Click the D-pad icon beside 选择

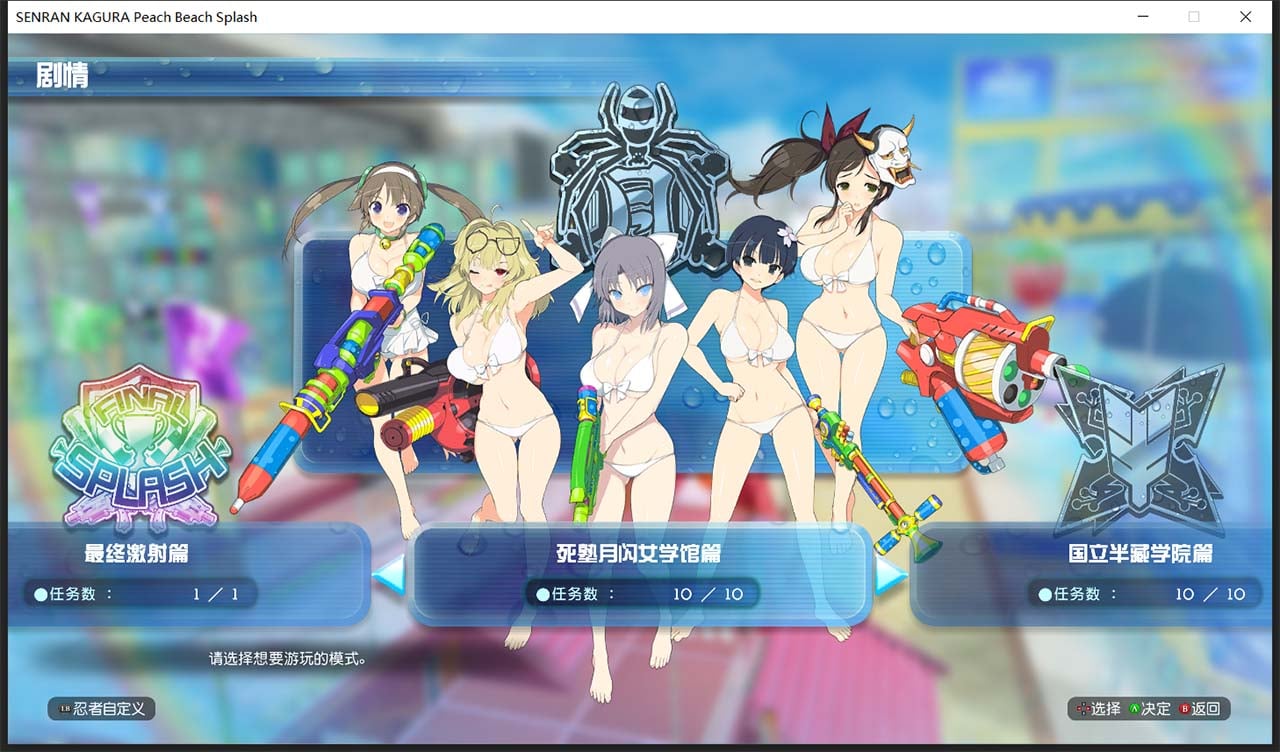pos(1084,708)
